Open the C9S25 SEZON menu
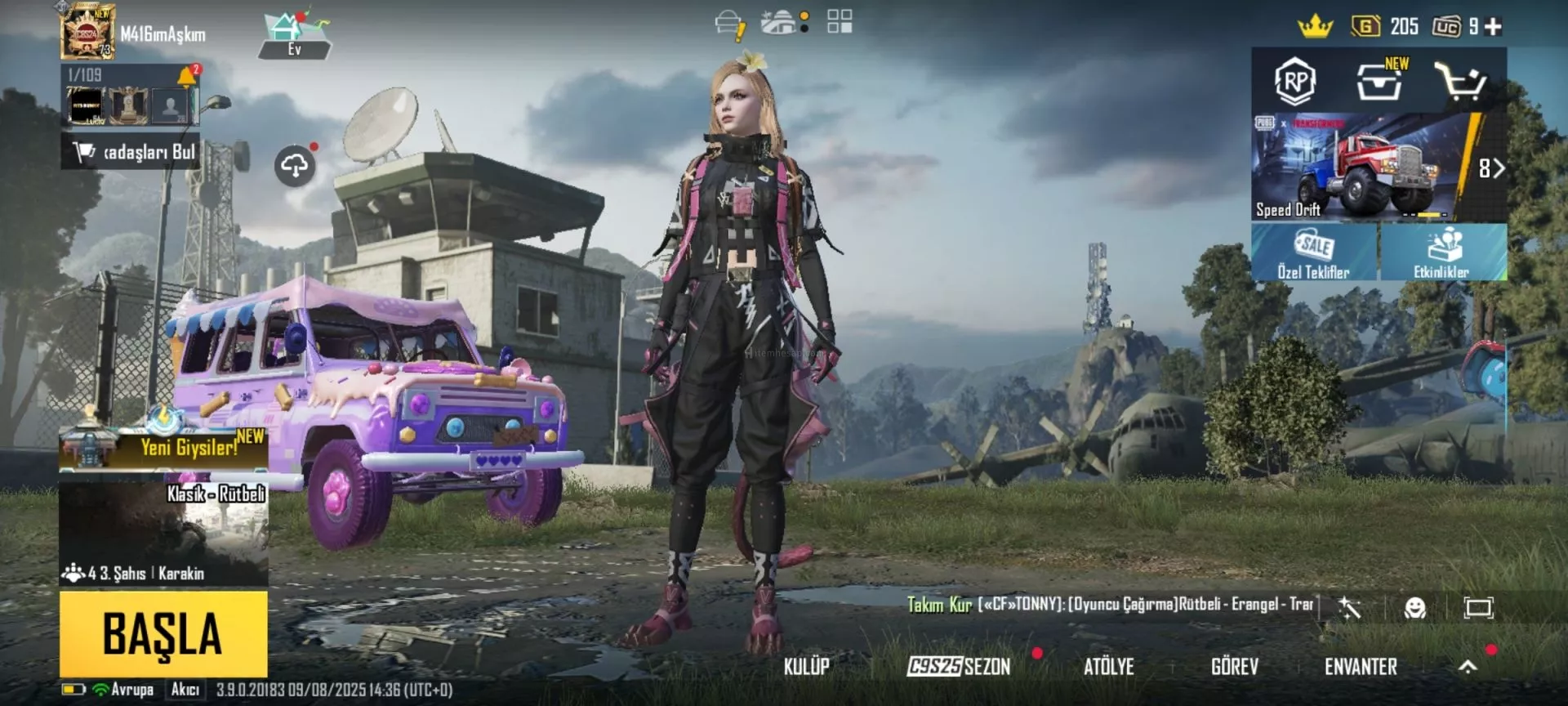Screen dimensions: 1568x706 (960, 667)
